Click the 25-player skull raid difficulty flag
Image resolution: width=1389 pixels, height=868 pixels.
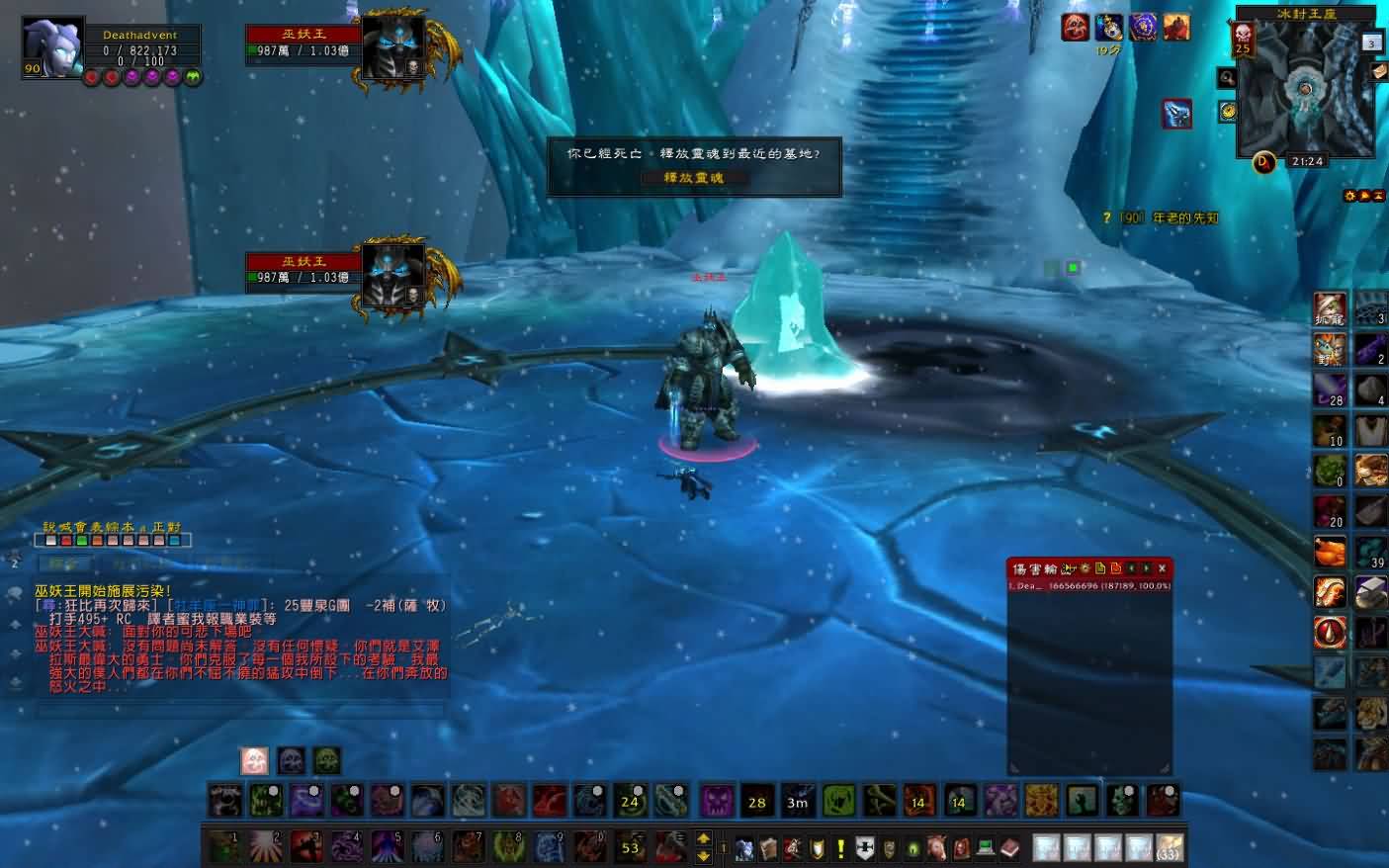pos(1243,39)
